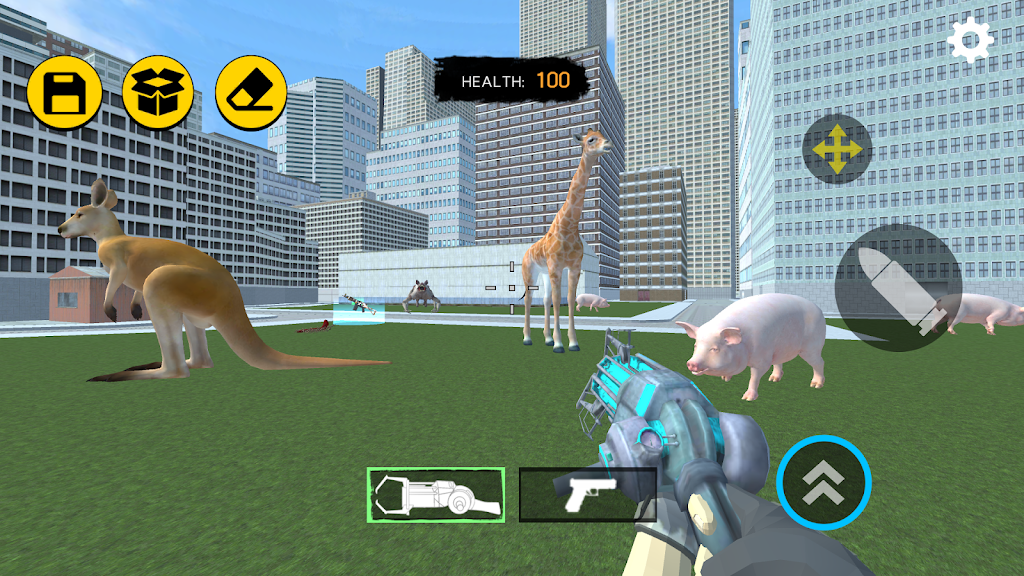Select the gravity gun weapon slot

[x=435, y=495]
